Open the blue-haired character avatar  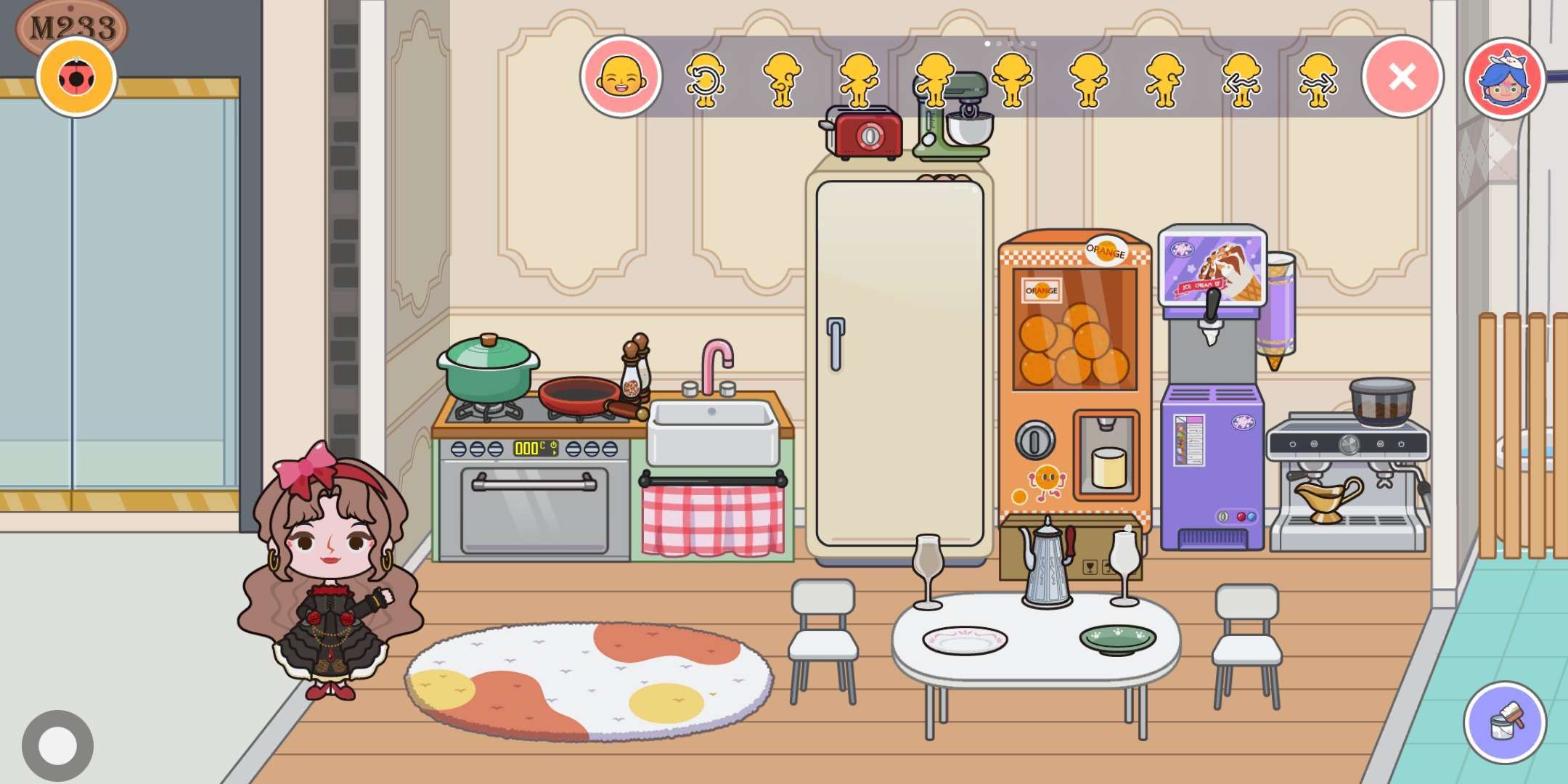pyautogui.click(x=1504, y=78)
